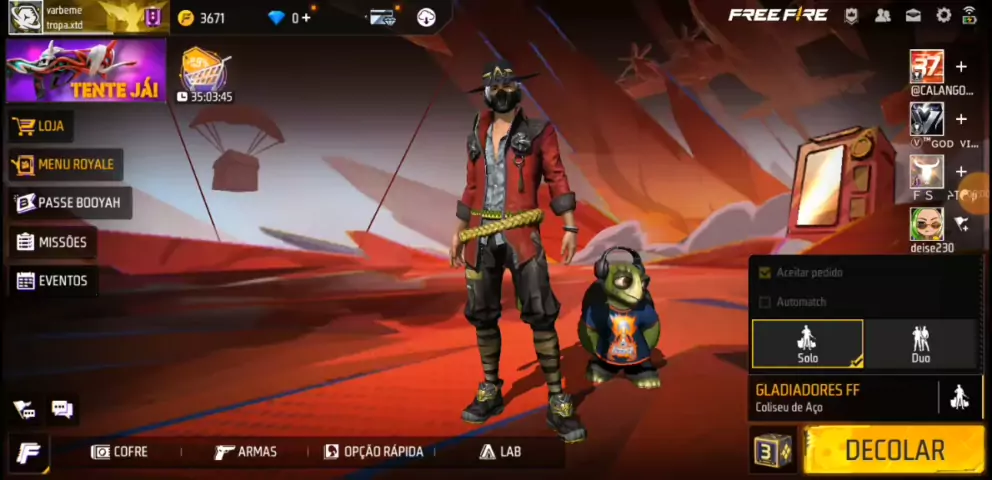The width and height of the screenshot is (992, 480).
Task: Open the player profile avatar
Action: point(25,17)
